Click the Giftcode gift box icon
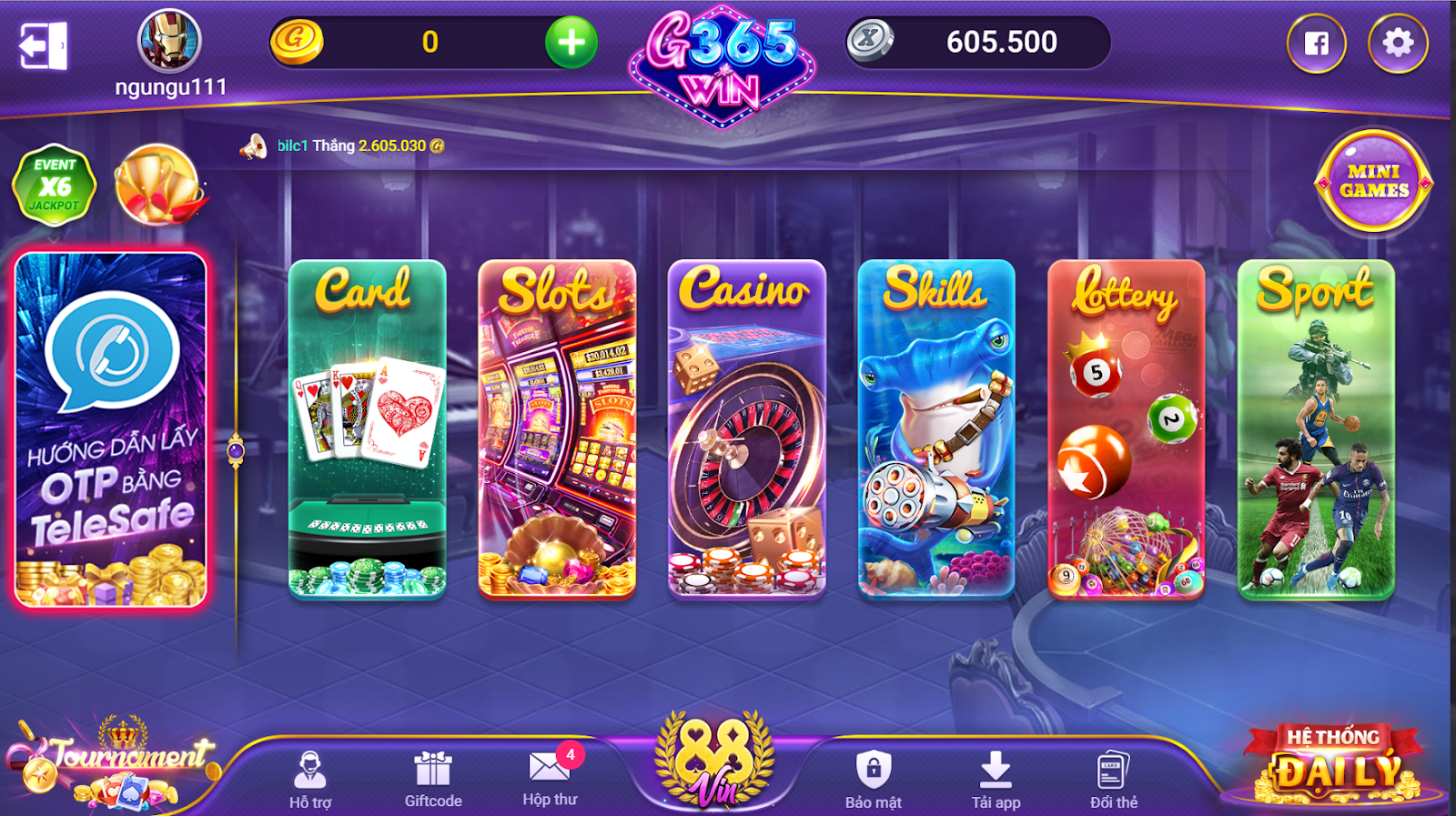1456x816 pixels. pyautogui.click(x=433, y=769)
